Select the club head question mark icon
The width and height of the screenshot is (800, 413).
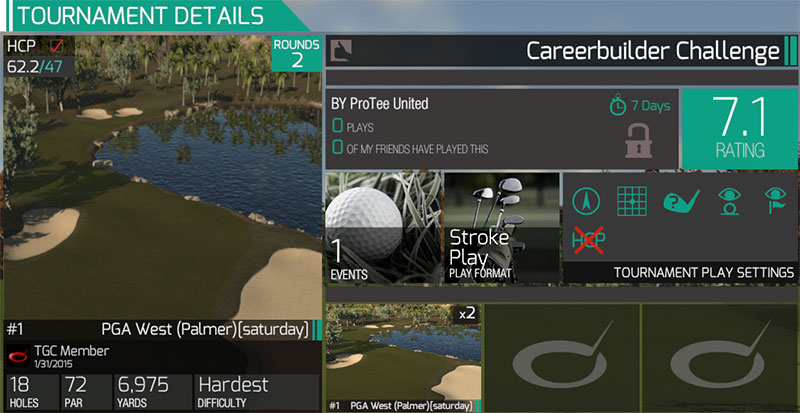(x=680, y=200)
